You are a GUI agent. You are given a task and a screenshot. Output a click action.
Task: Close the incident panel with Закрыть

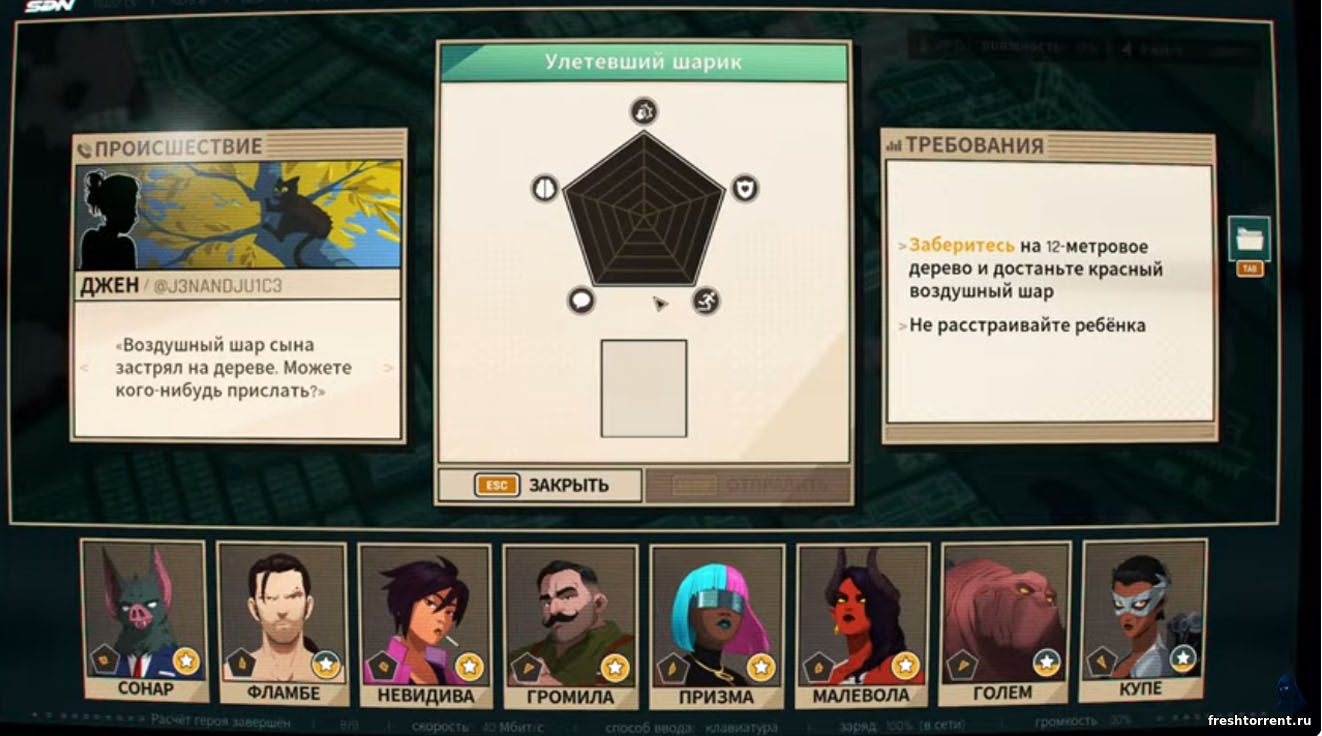(540, 486)
